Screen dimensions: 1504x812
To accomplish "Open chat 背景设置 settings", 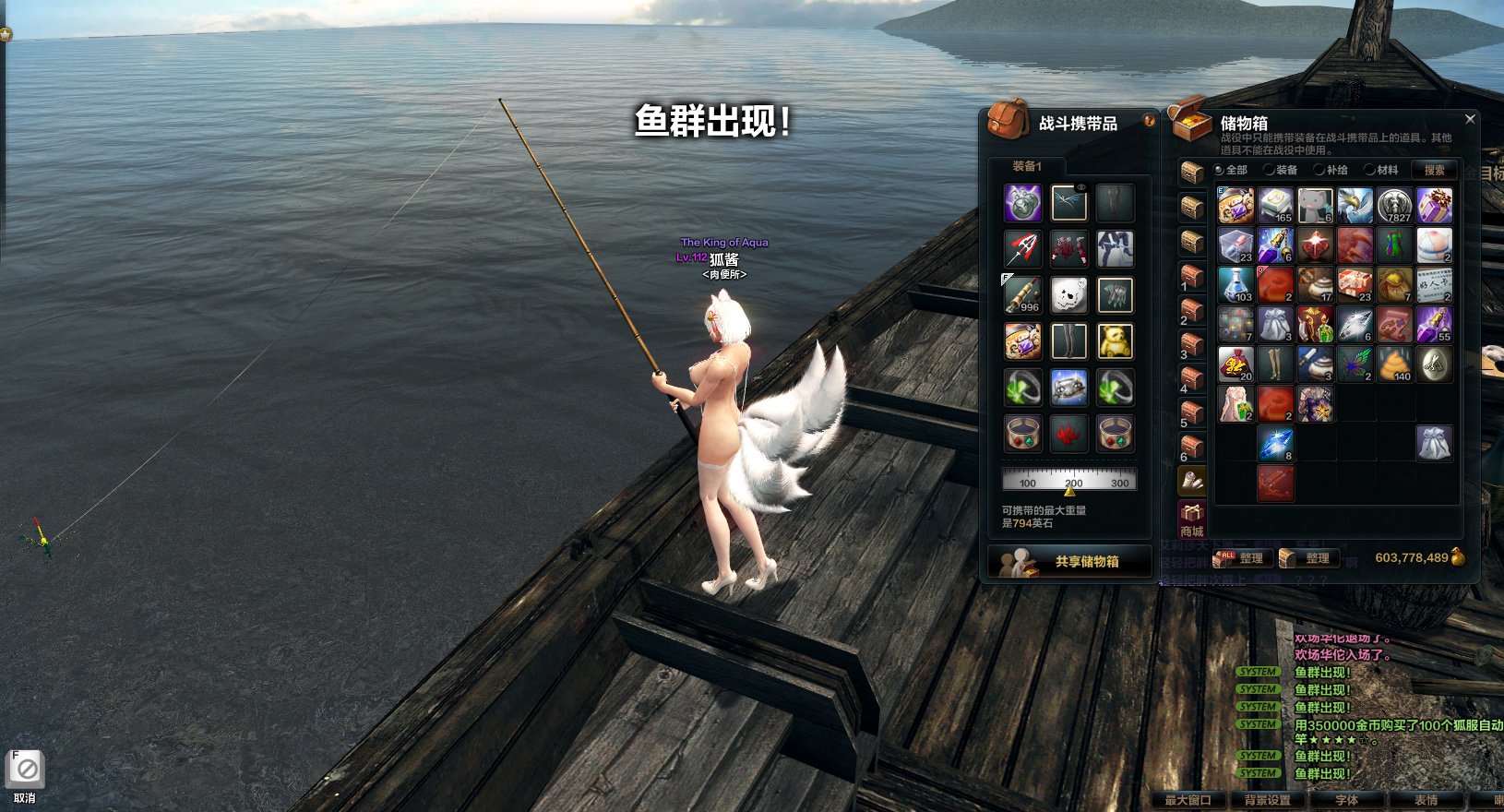I will [1267, 800].
